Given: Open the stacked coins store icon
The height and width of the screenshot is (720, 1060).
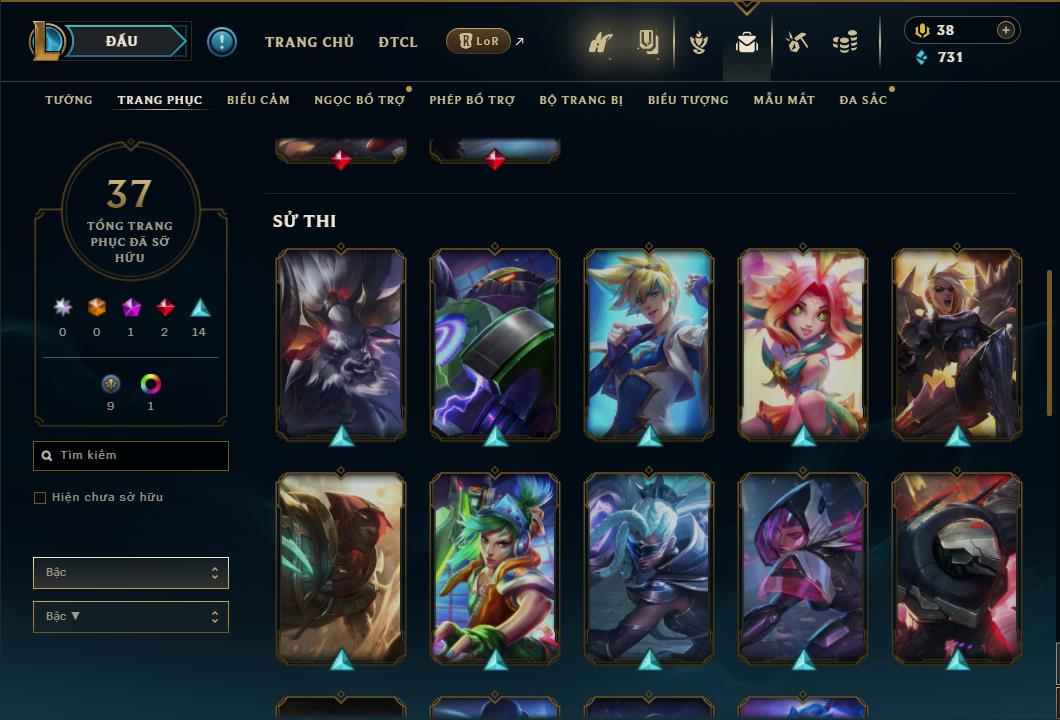Looking at the screenshot, I should point(845,42).
